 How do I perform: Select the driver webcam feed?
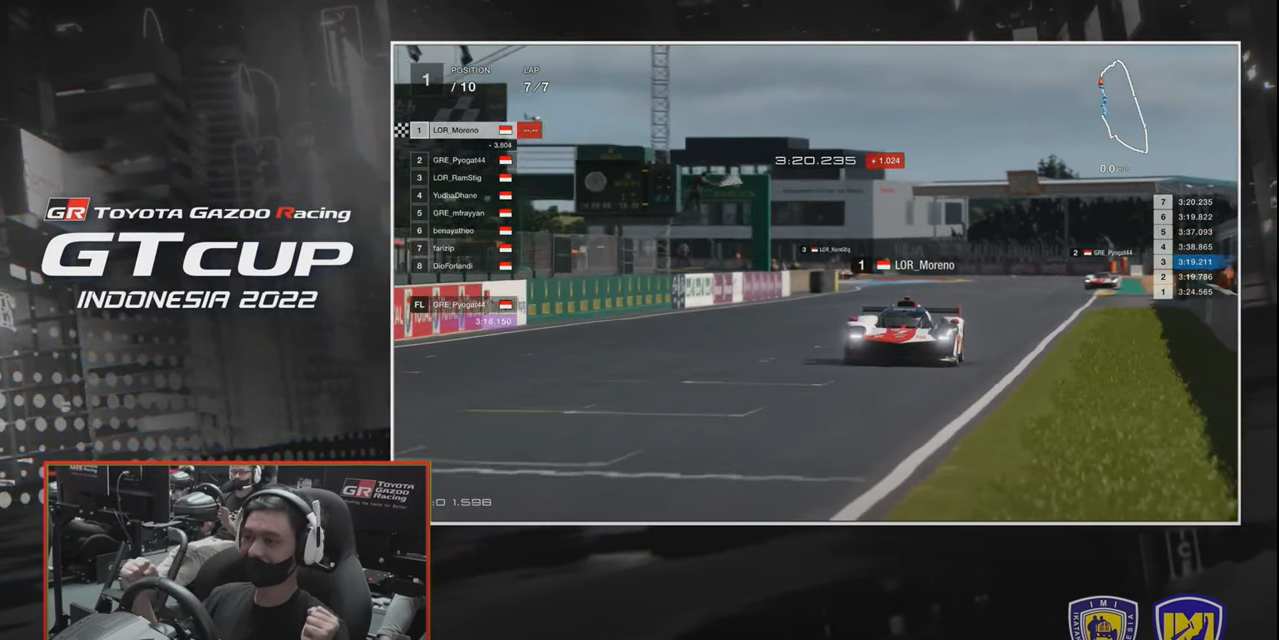tap(237, 551)
